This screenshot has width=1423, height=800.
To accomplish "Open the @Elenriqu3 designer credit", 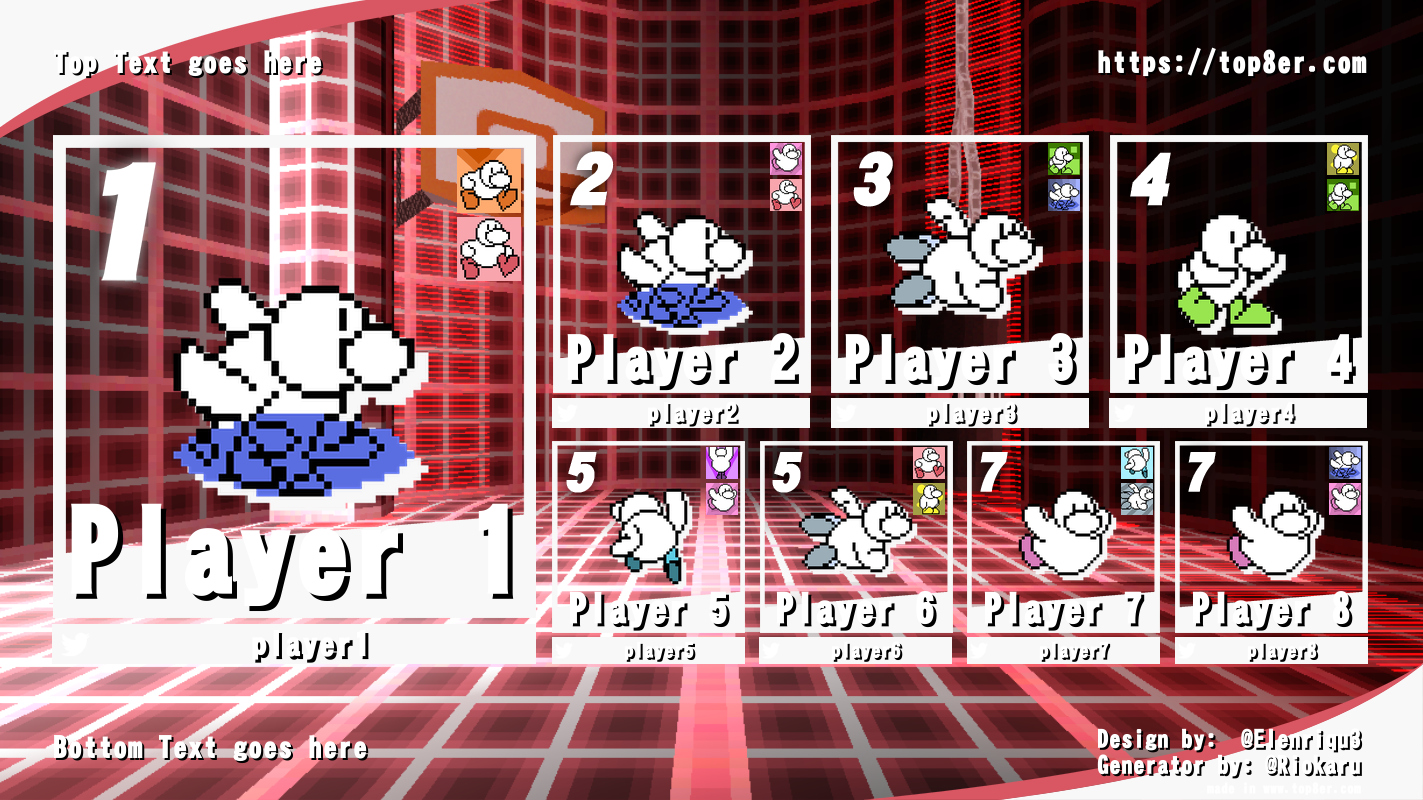I will [x=1300, y=740].
